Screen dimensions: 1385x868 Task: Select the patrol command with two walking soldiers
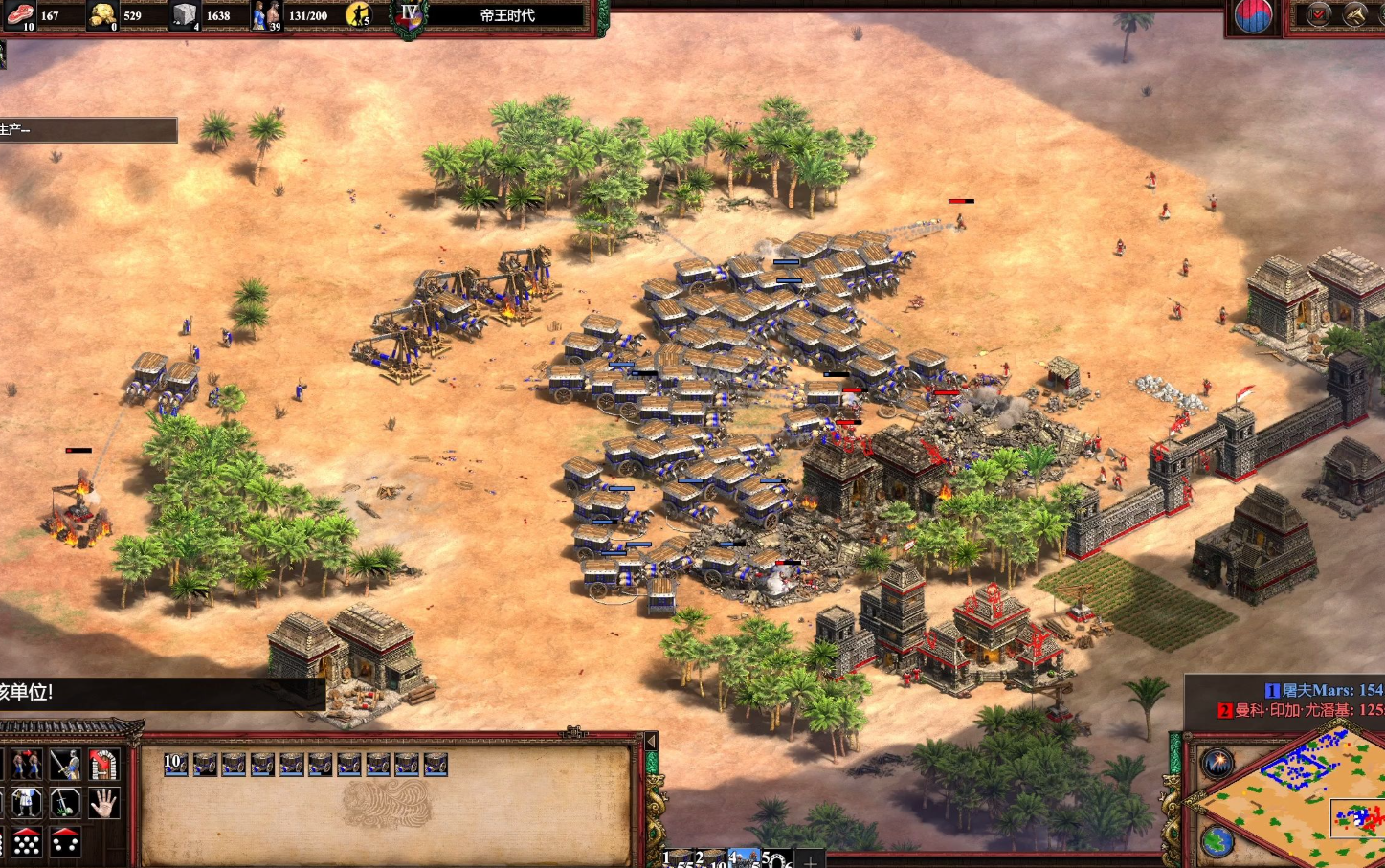[x=27, y=764]
